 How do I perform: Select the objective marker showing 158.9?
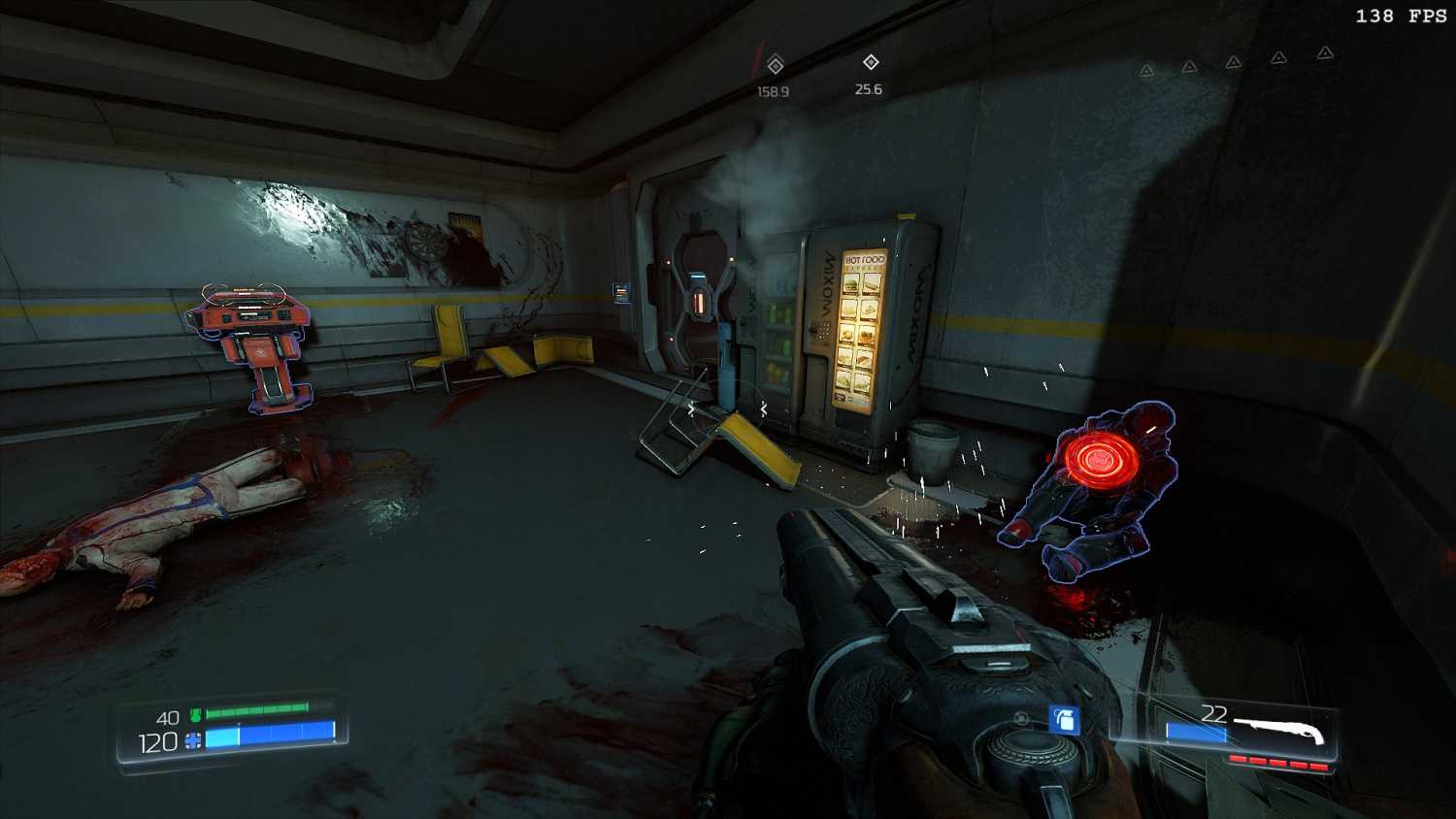775,66
